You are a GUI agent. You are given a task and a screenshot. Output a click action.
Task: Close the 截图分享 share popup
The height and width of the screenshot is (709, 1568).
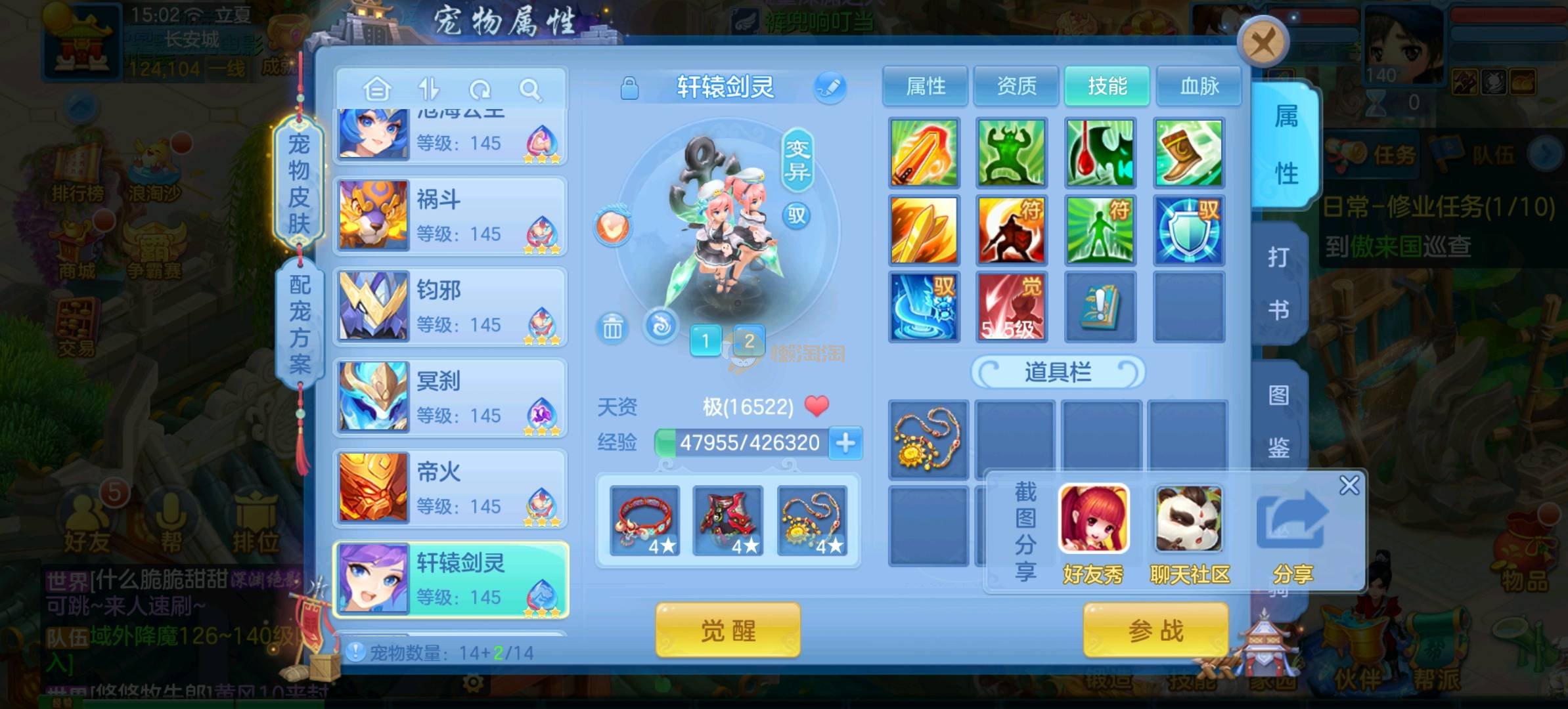[x=1349, y=486]
